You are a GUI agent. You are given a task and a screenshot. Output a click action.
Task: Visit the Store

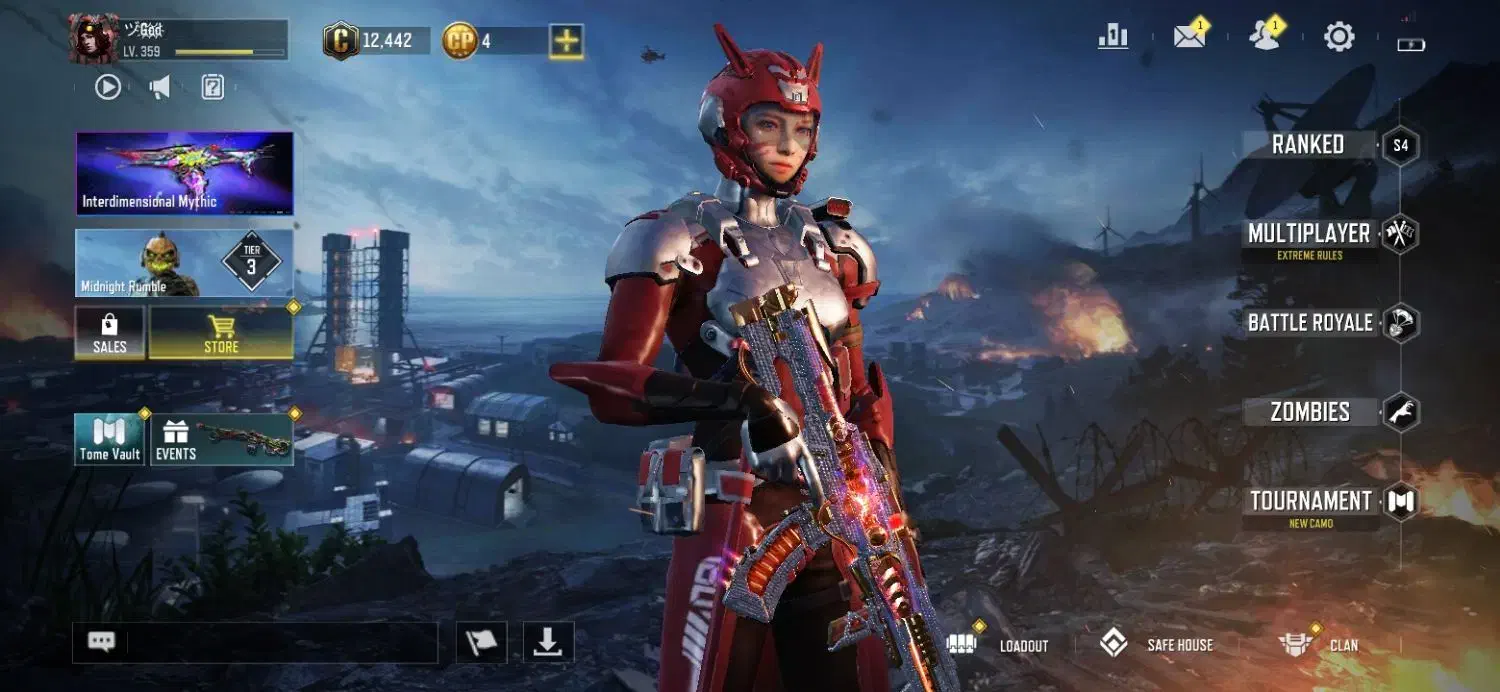click(x=221, y=333)
